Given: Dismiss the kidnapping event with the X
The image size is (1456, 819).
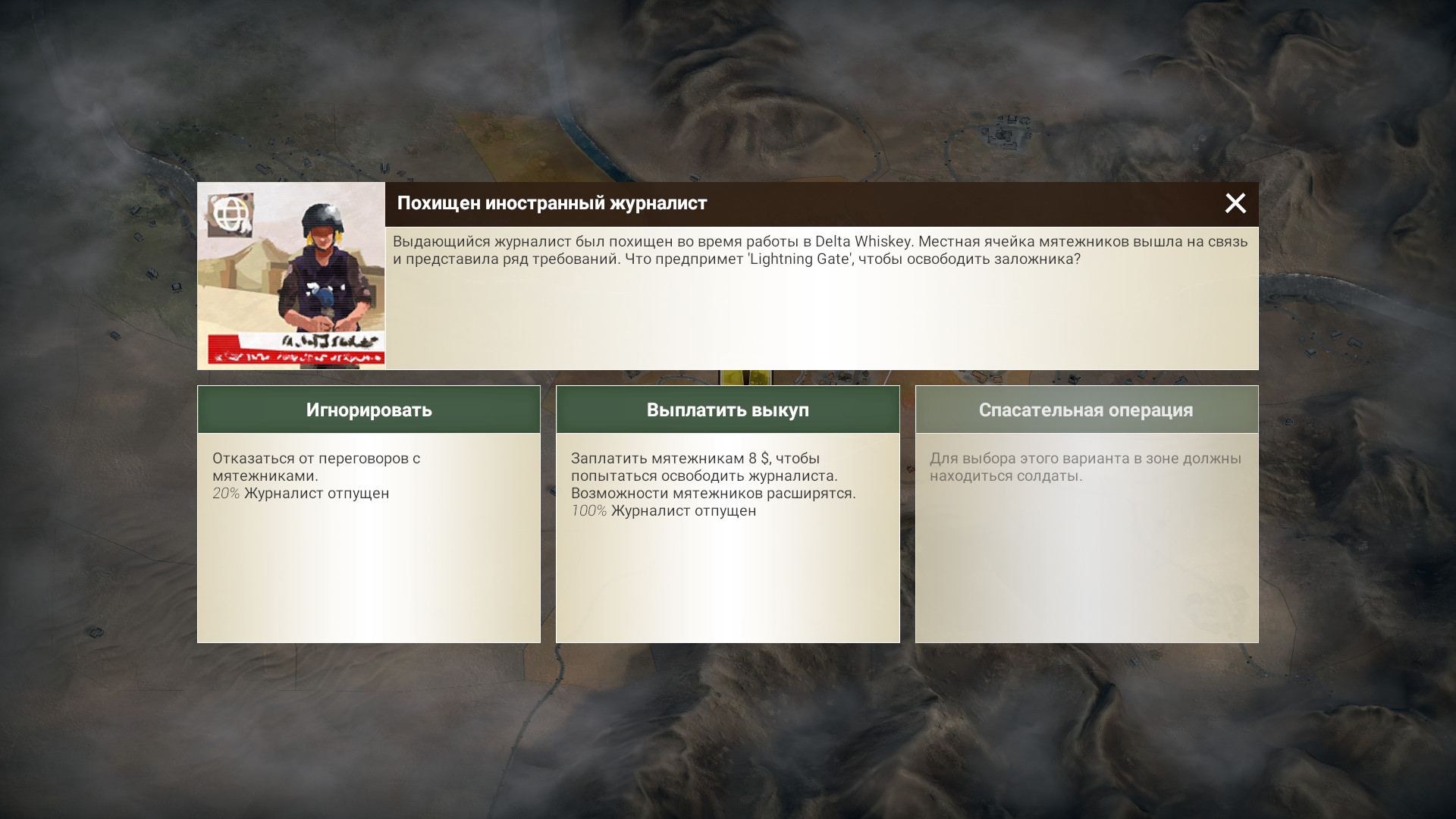Looking at the screenshot, I should pos(1236,203).
